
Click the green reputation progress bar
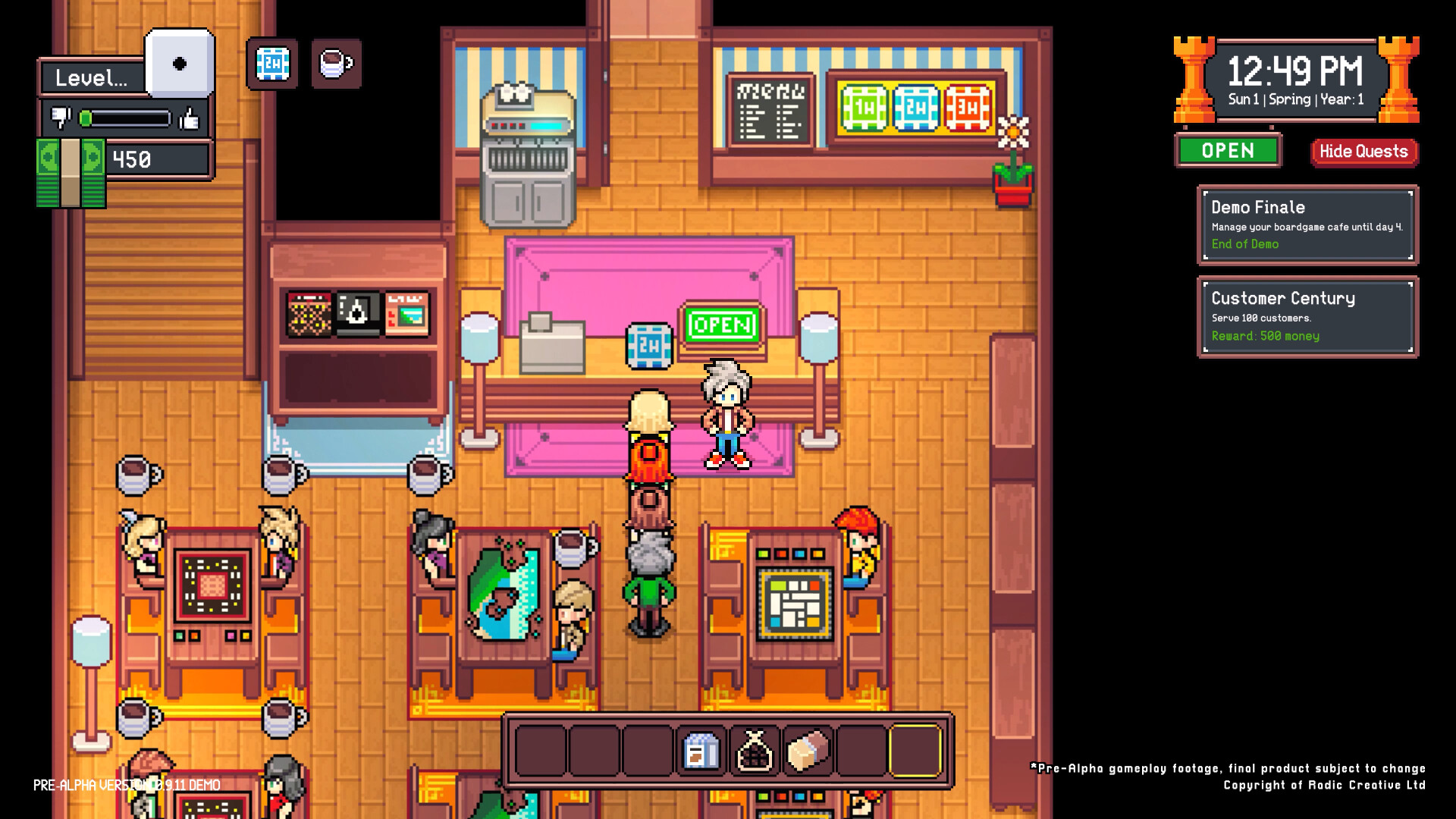(x=124, y=118)
